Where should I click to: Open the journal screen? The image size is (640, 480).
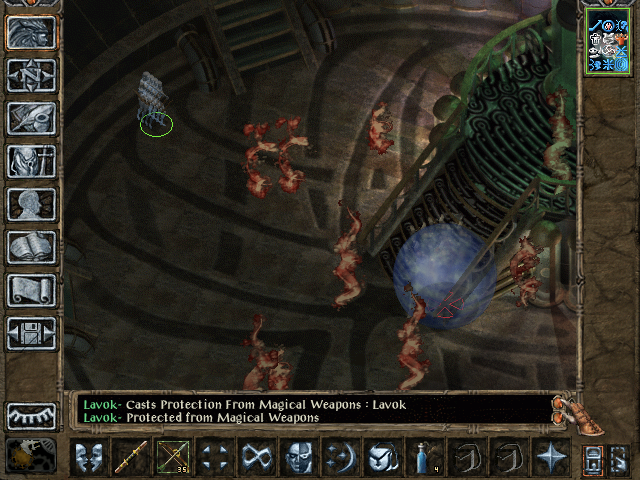click(x=31, y=118)
